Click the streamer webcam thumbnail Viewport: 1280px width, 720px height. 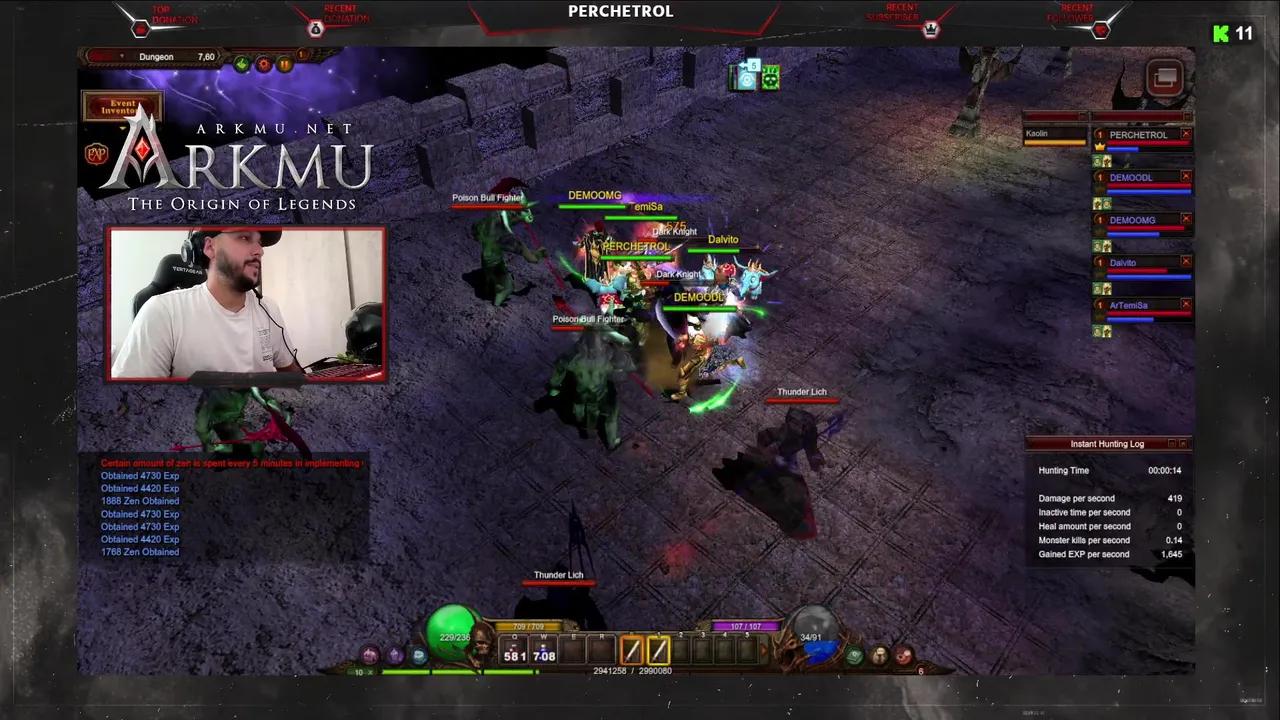[246, 305]
